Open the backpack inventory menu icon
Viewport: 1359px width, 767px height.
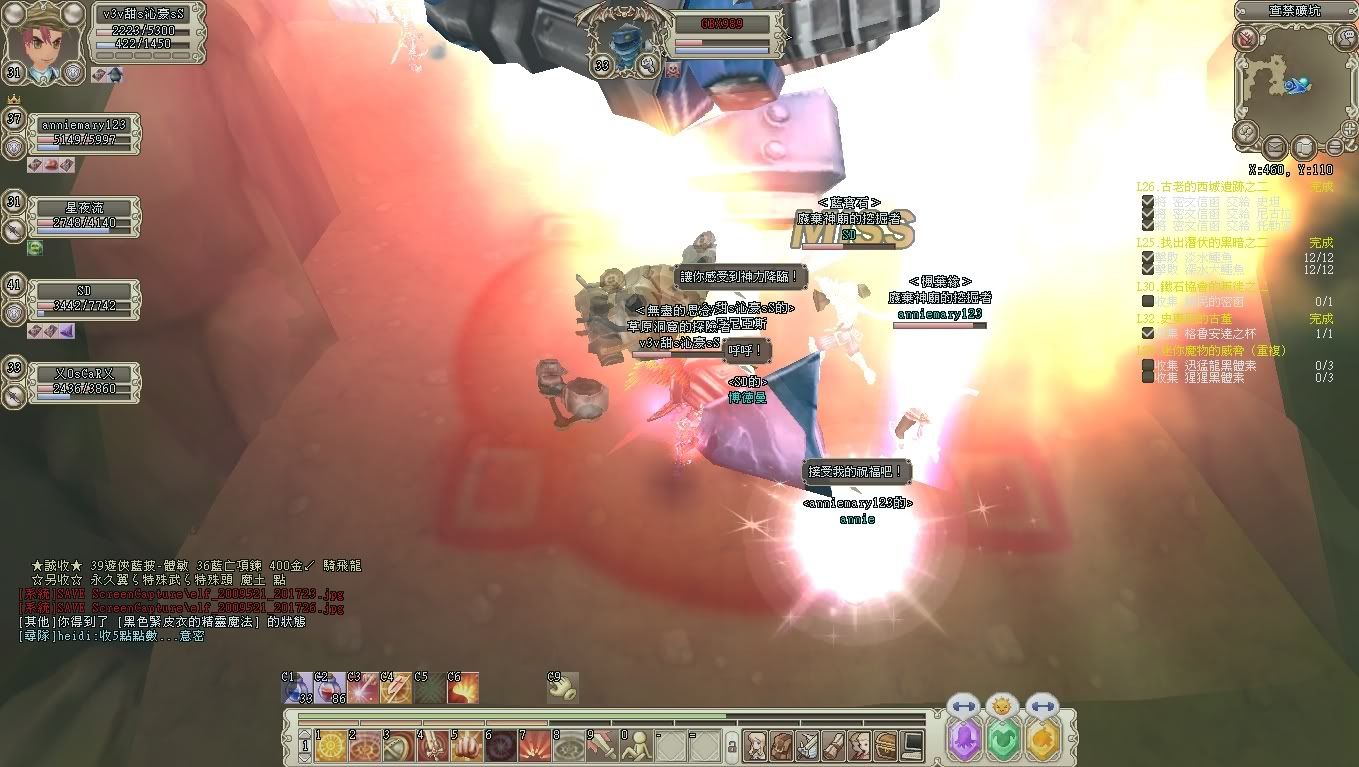pyautogui.click(x=781, y=746)
